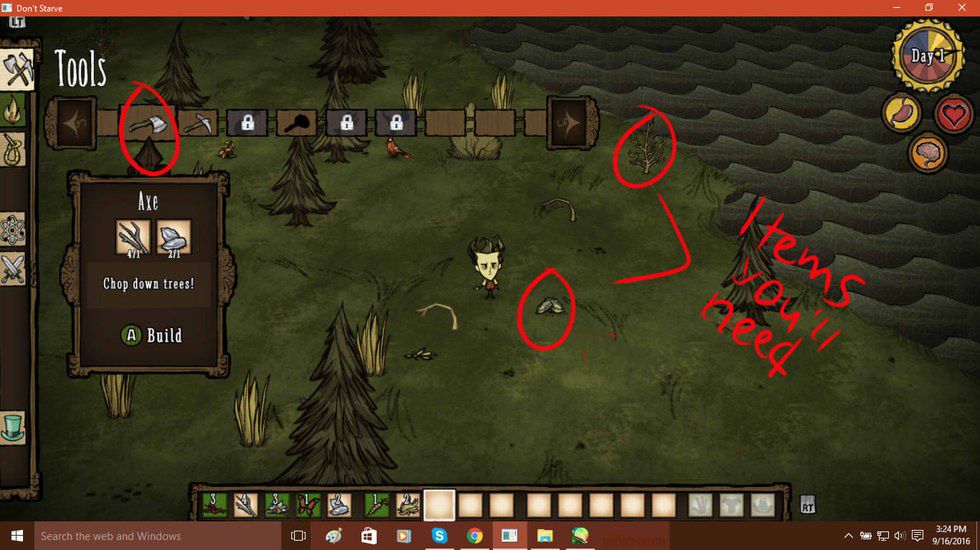Open the Survival rope-and-trap tab

pos(14,150)
